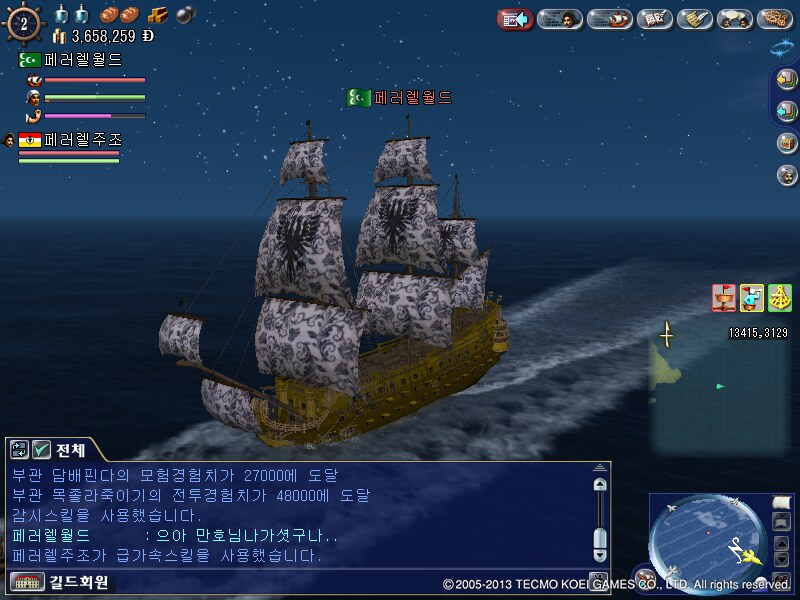
Task: Open the speech bubbles chat menu
Action: coord(737,19)
